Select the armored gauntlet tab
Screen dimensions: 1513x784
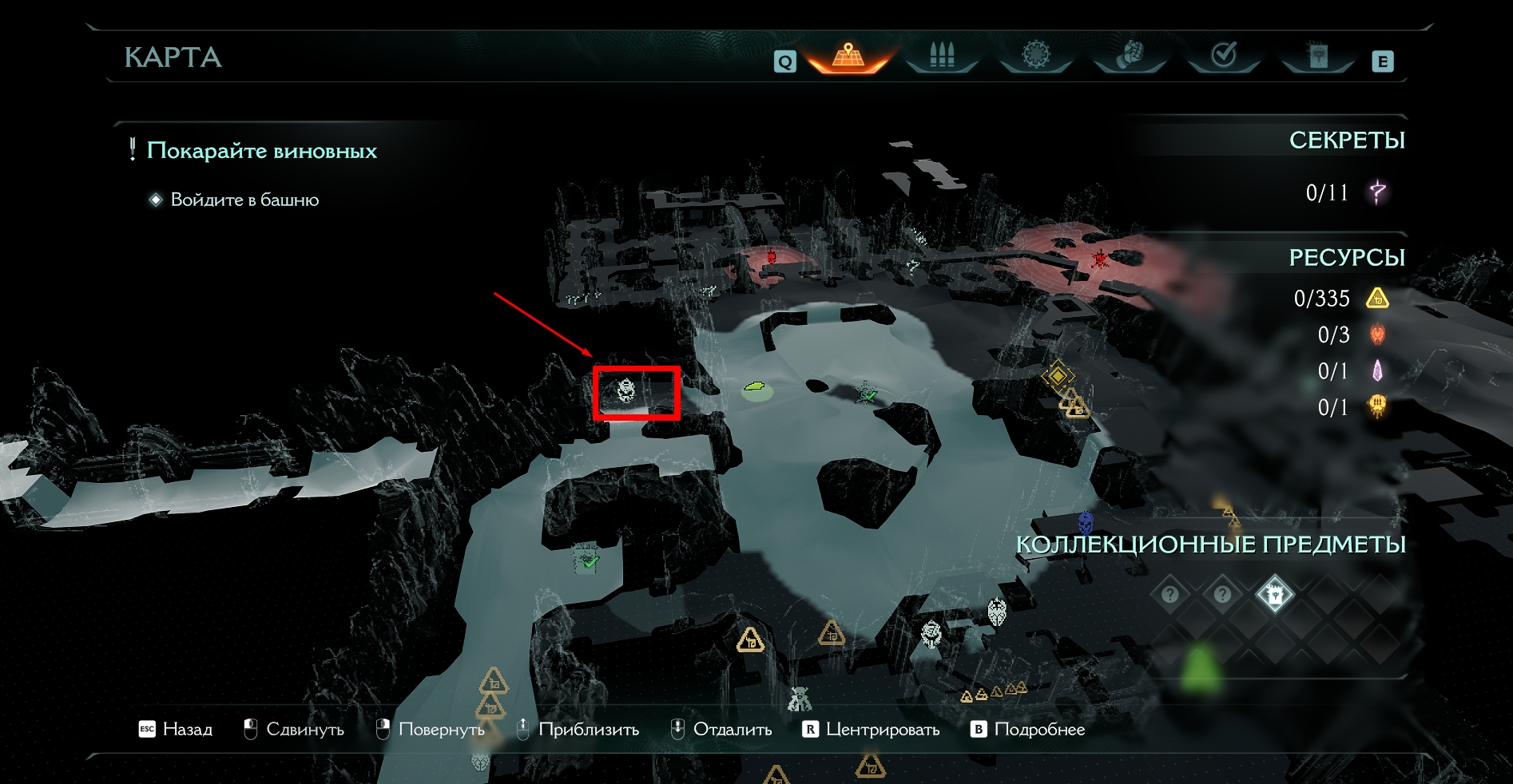click(1130, 56)
